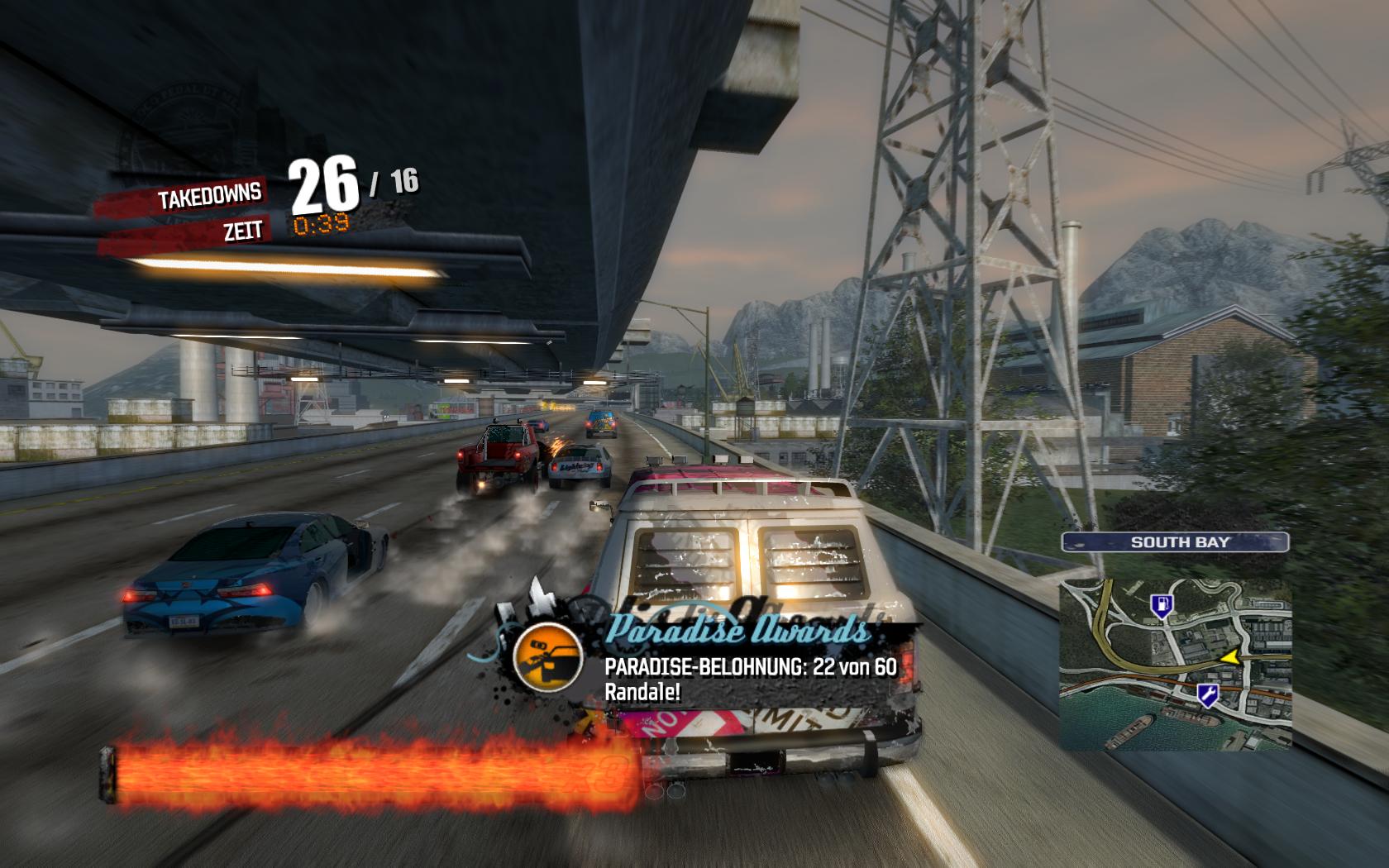Select the repair shop wrench marker

pyautogui.click(x=1206, y=695)
